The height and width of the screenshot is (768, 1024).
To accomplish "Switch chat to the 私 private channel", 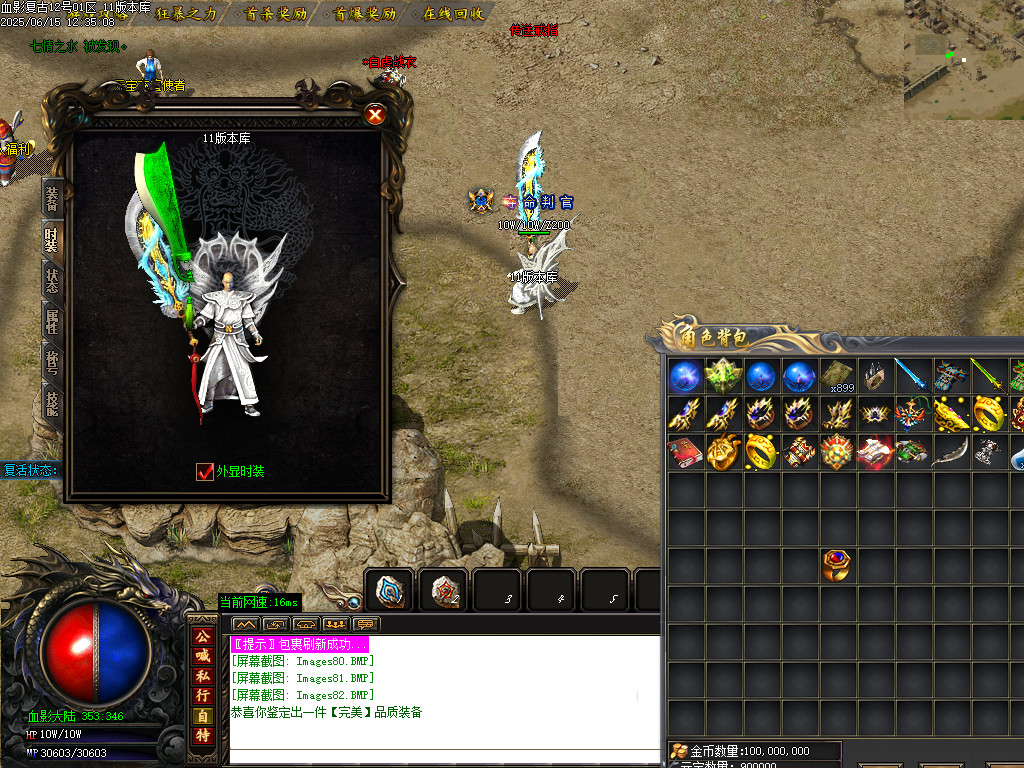I will pos(203,675).
